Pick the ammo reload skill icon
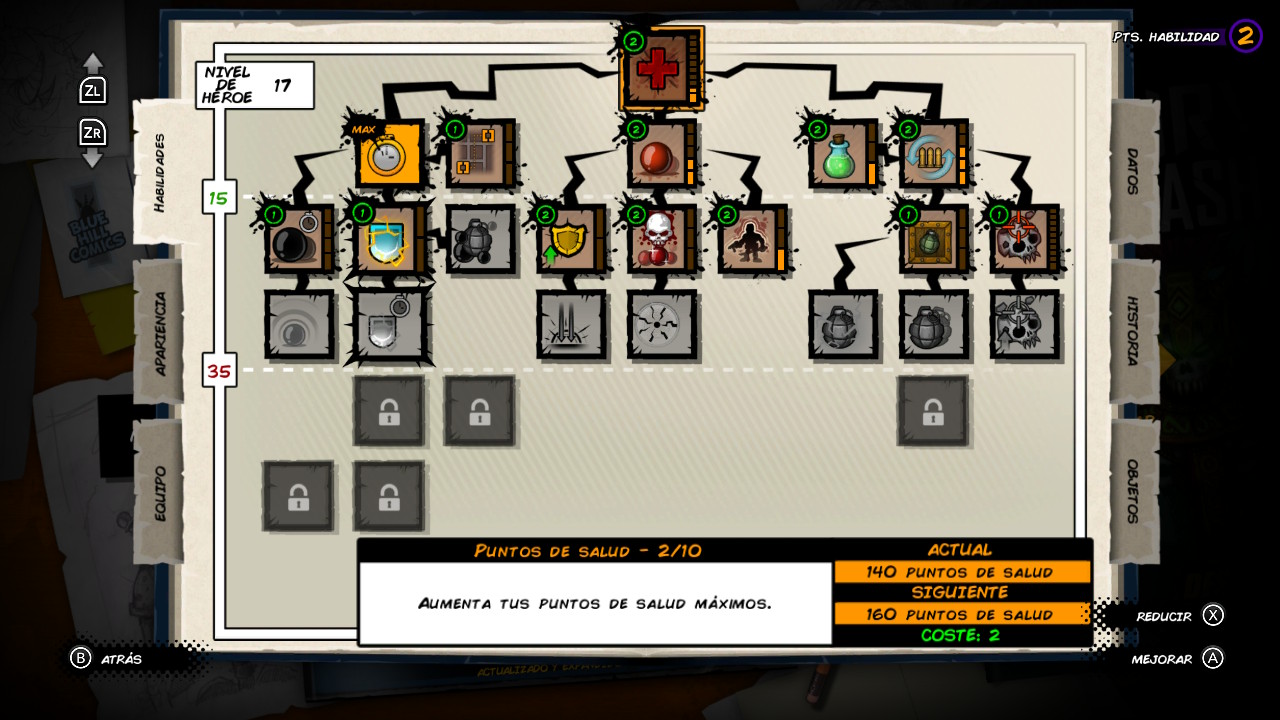Image resolution: width=1280 pixels, height=720 pixels. pos(930,155)
